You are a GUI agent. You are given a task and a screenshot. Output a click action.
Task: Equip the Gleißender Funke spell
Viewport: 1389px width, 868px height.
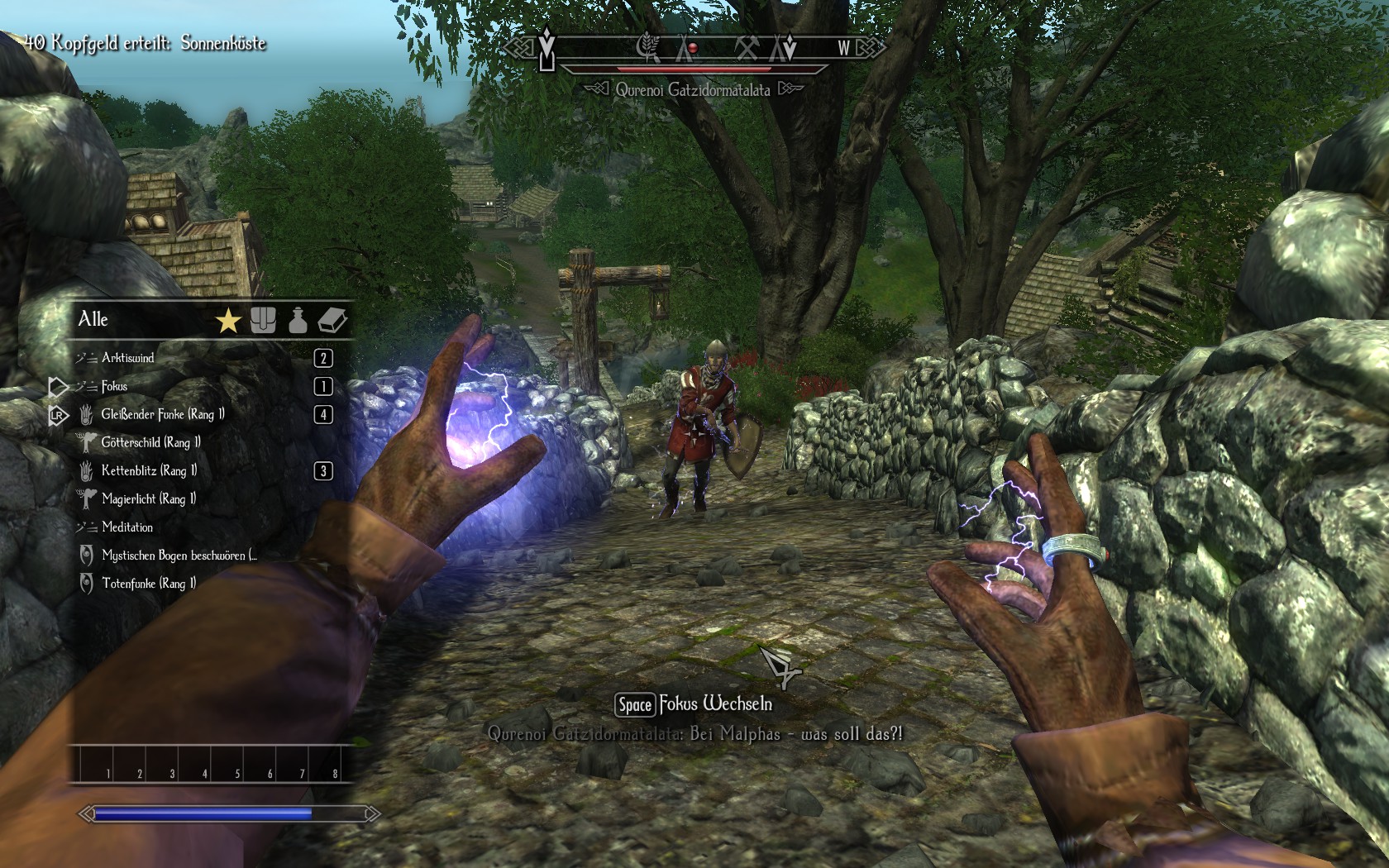[x=162, y=414]
